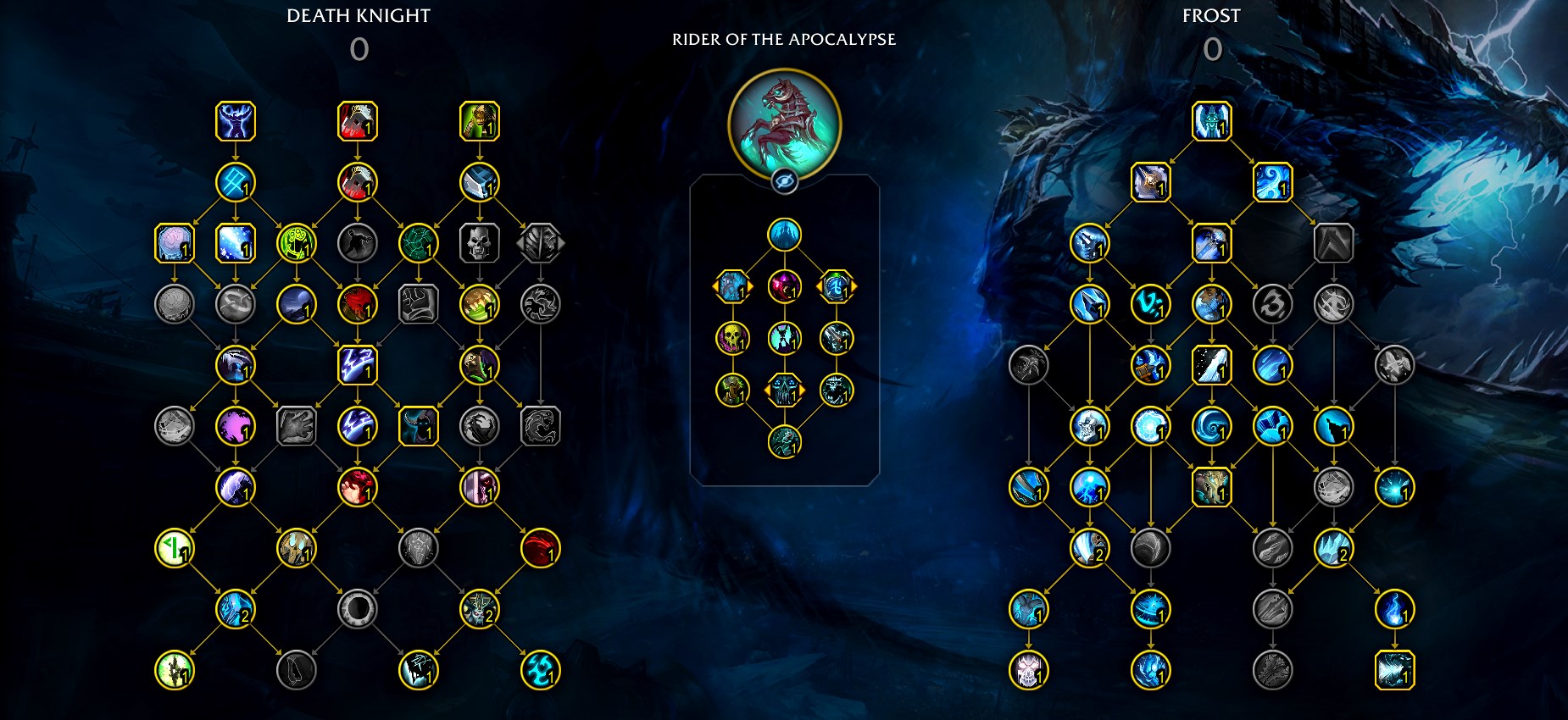Click the grey skull square talent
The width and height of the screenshot is (1568, 720).
[x=480, y=243]
